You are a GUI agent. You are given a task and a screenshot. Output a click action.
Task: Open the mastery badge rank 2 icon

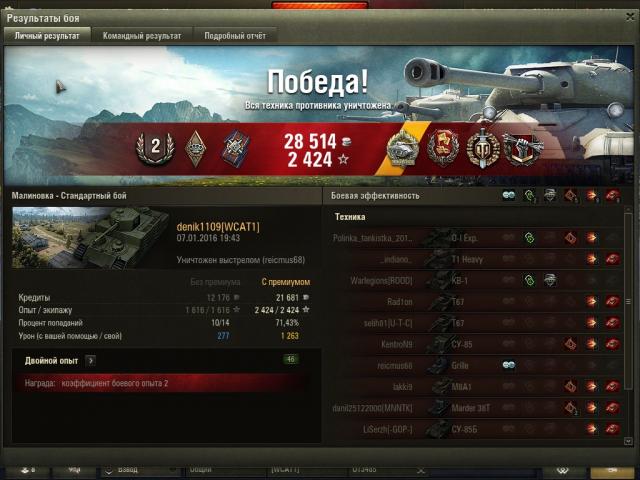[155, 148]
